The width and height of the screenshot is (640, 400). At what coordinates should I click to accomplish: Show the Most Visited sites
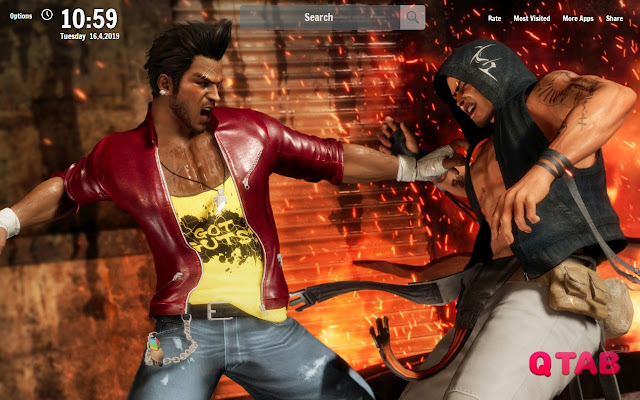click(x=532, y=18)
